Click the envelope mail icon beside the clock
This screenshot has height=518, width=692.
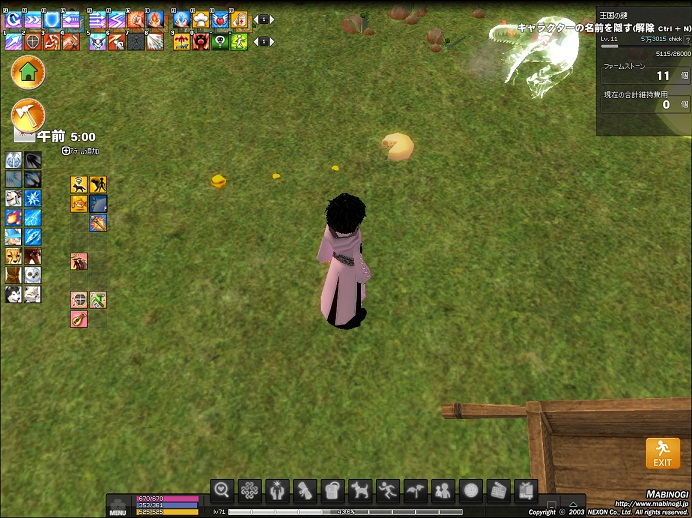pyautogui.click(x=22, y=136)
